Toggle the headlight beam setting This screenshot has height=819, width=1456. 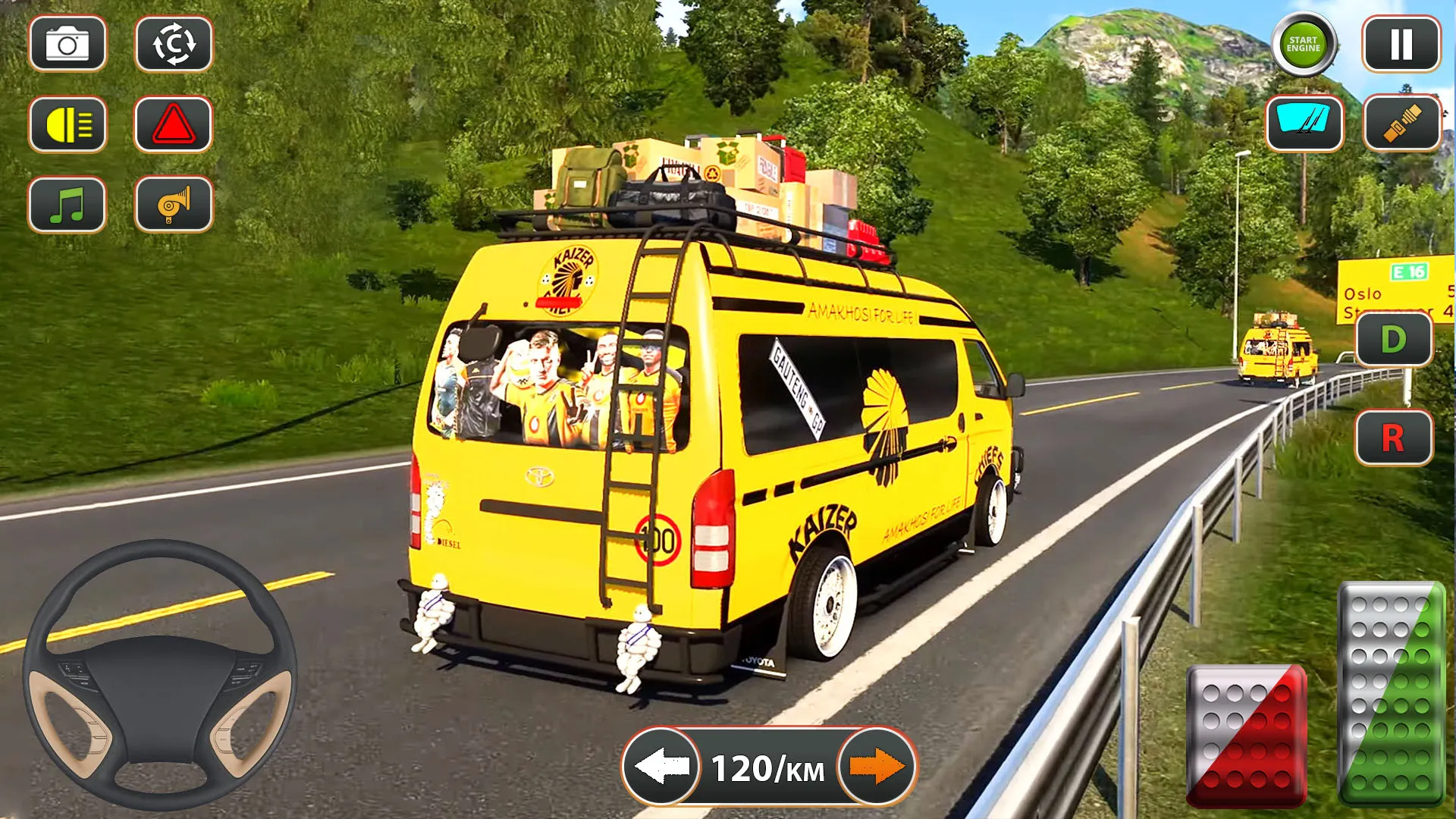click(x=67, y=125)
